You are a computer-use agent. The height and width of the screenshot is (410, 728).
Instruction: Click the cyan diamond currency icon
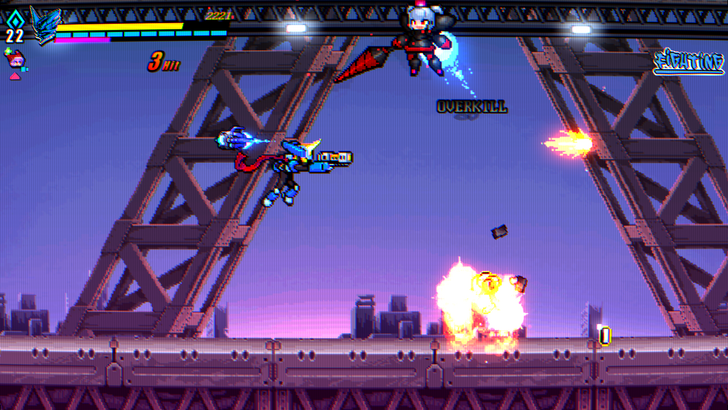(14, 17)
